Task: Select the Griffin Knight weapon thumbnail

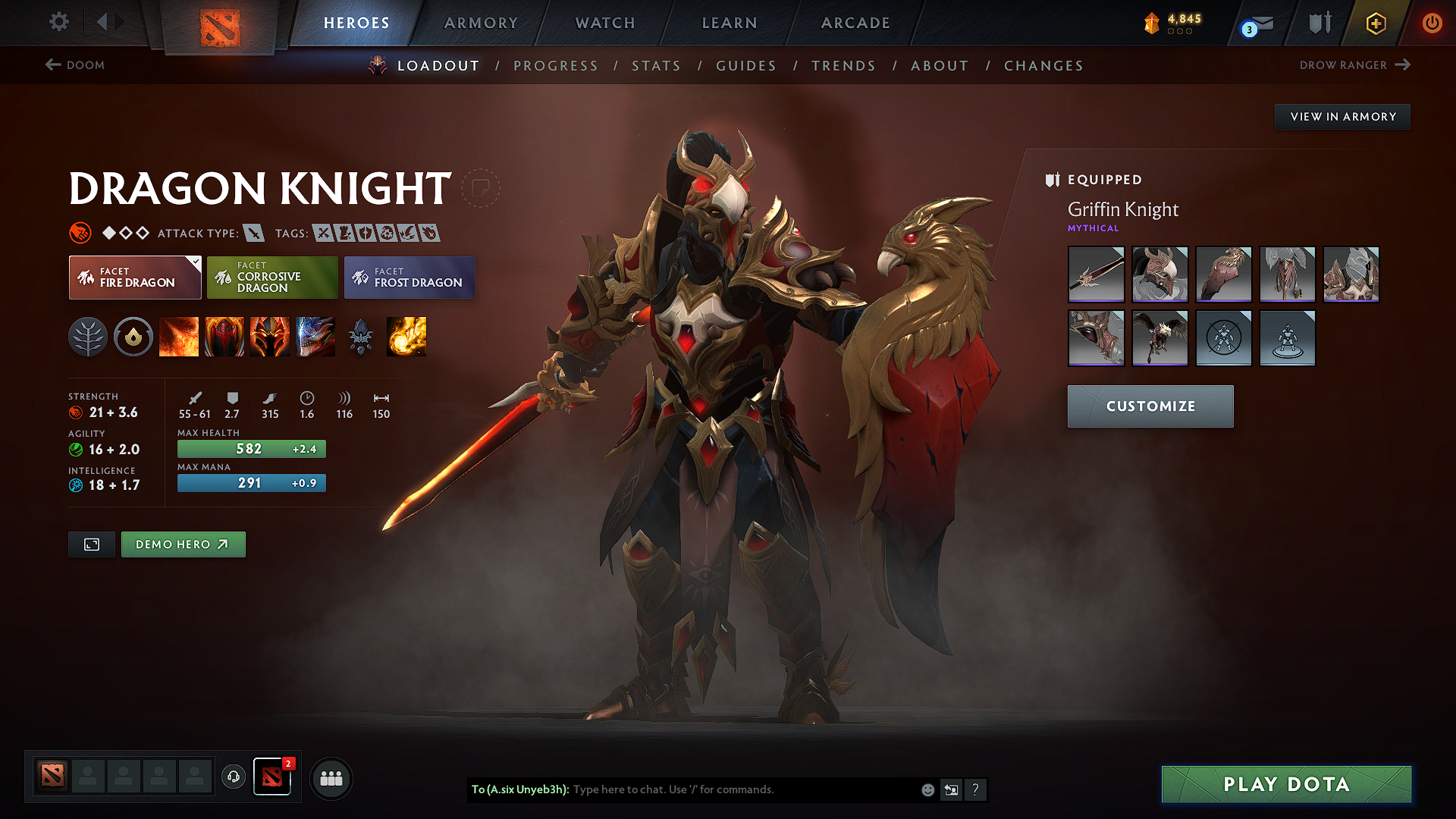Action: [1096, 275]
